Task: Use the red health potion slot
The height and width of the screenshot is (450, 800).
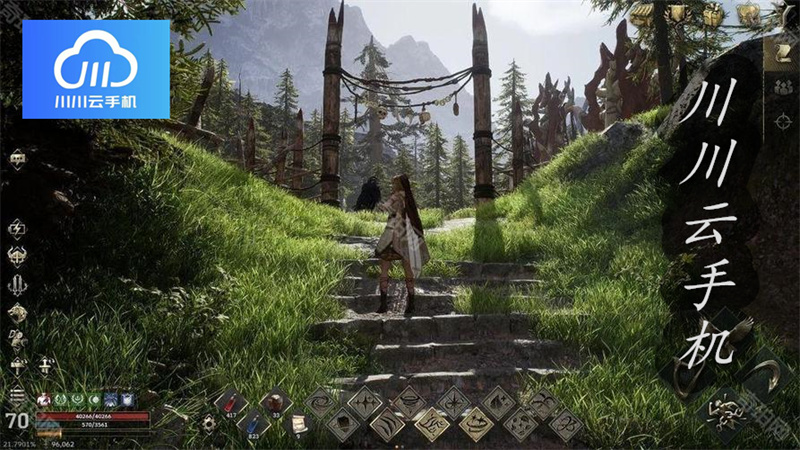Action: pos(232,404)
